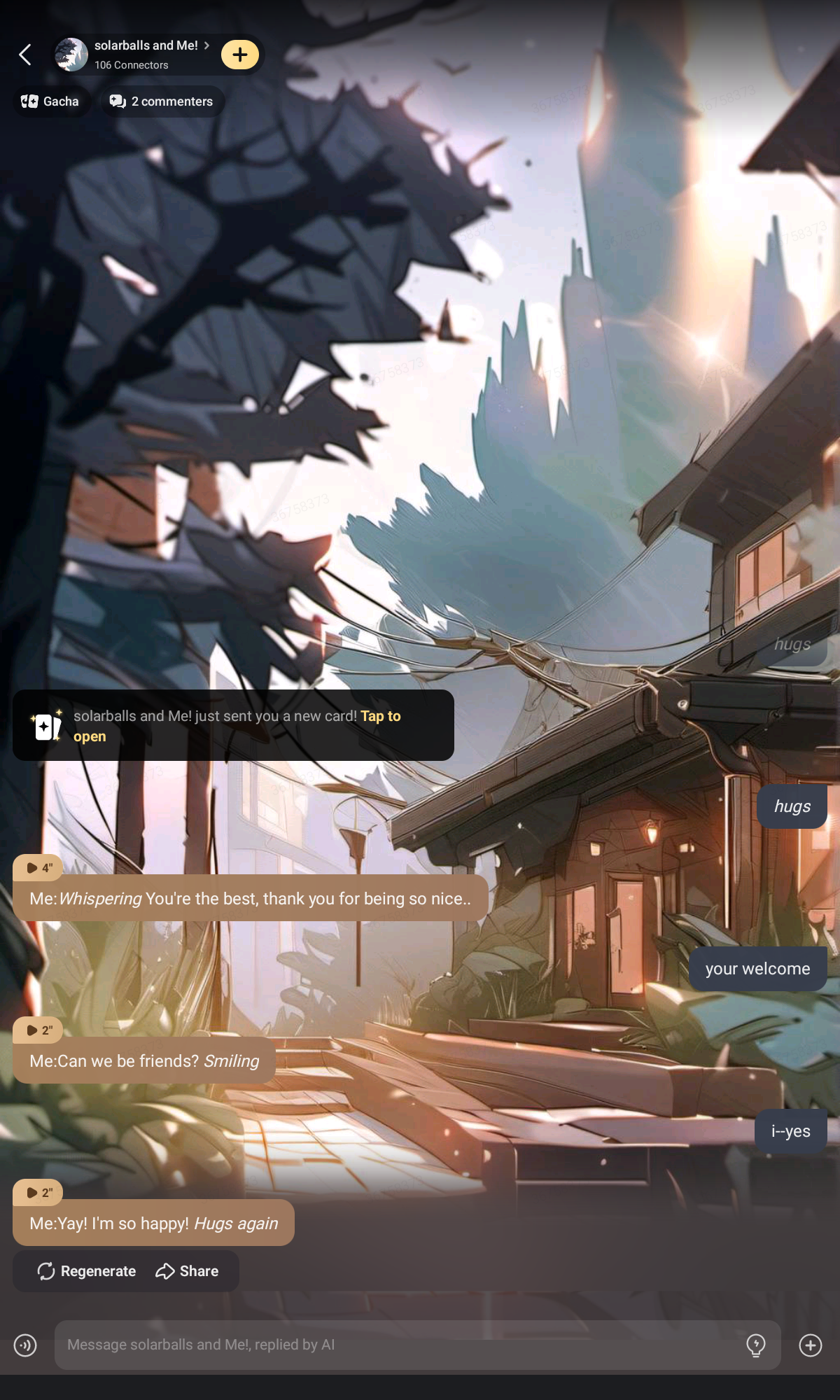Play the 4-second Whispering voice message
The width and height of the screenshot is (840, 1400).
38,868
